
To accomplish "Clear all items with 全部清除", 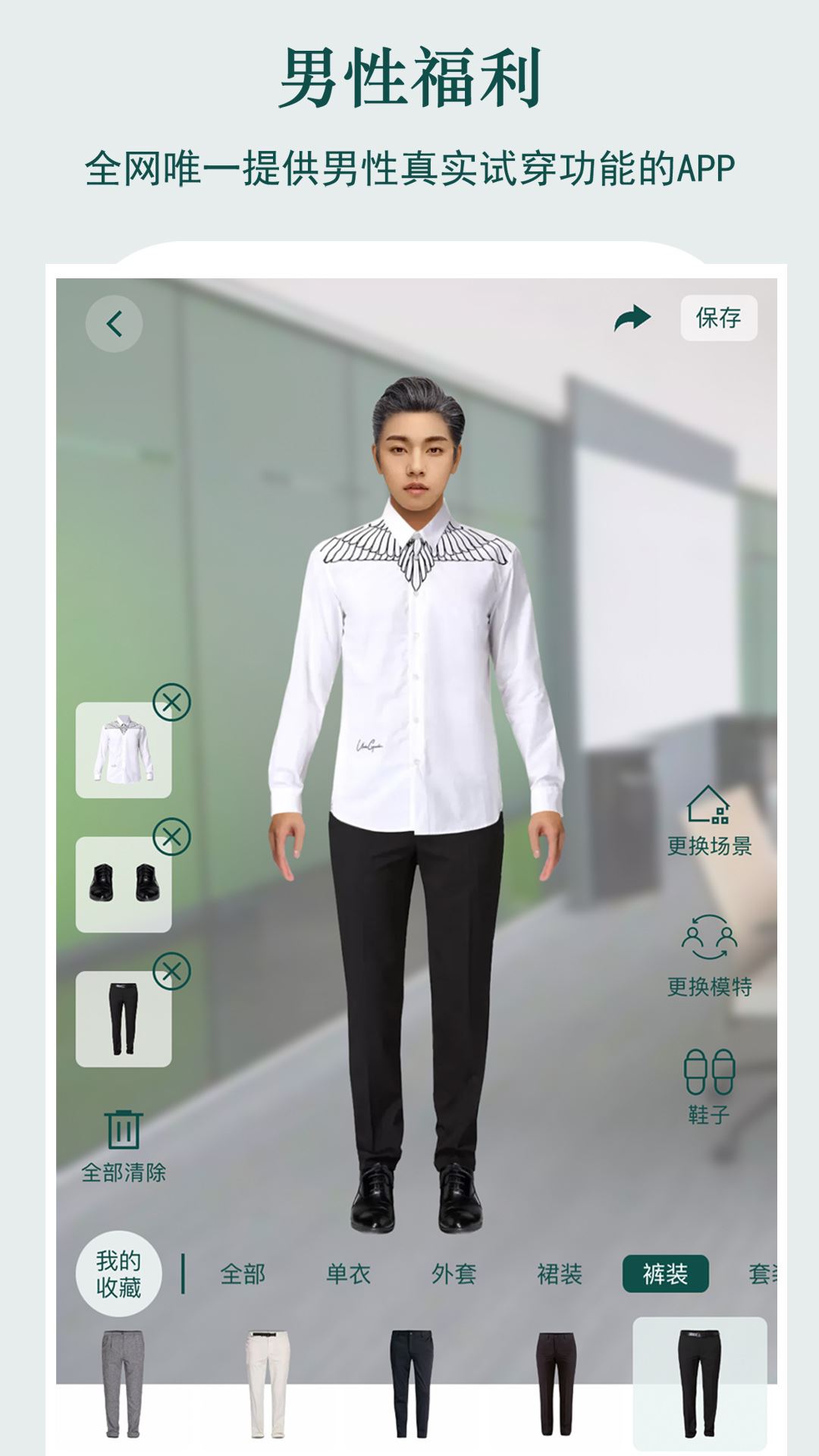I will [124, 1146].
